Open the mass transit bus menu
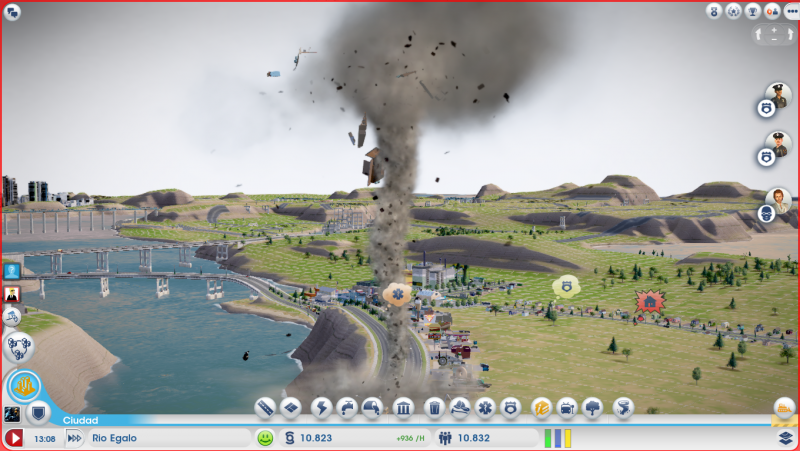The height and width of the screenshot is (451, 800). (x=567, y=408)
